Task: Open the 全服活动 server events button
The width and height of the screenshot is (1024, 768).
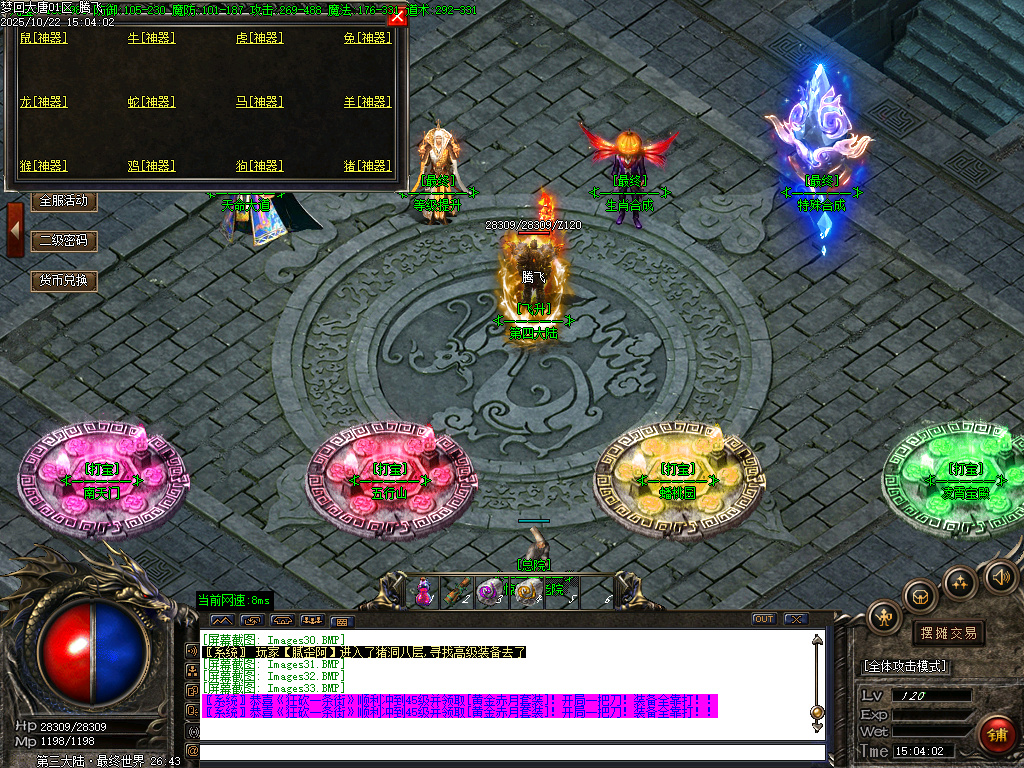Action: point(64,201)
